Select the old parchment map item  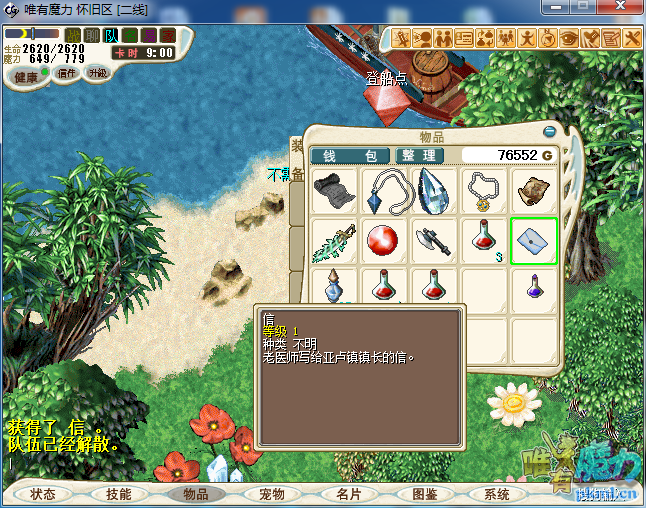[x=534, y=190]
